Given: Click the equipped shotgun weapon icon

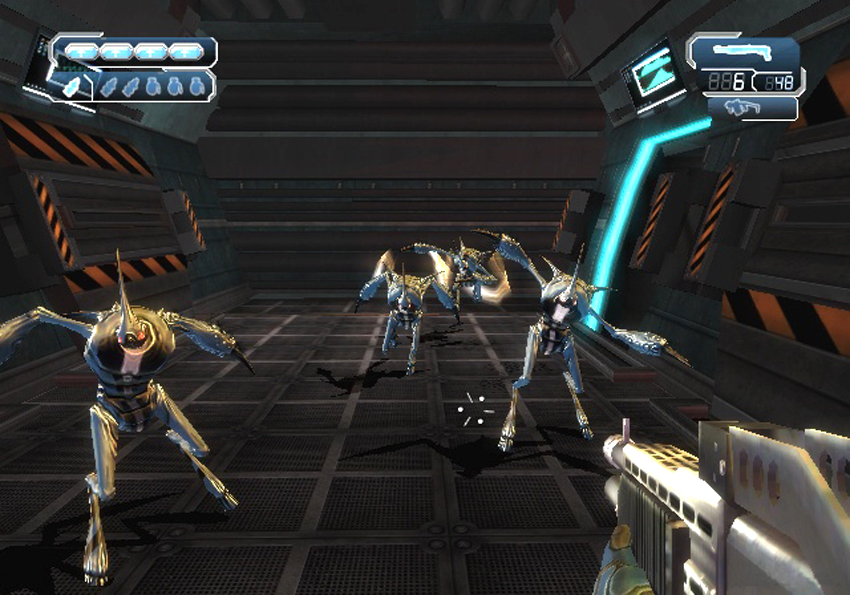Looking at the screenshot, I should 744,52.
